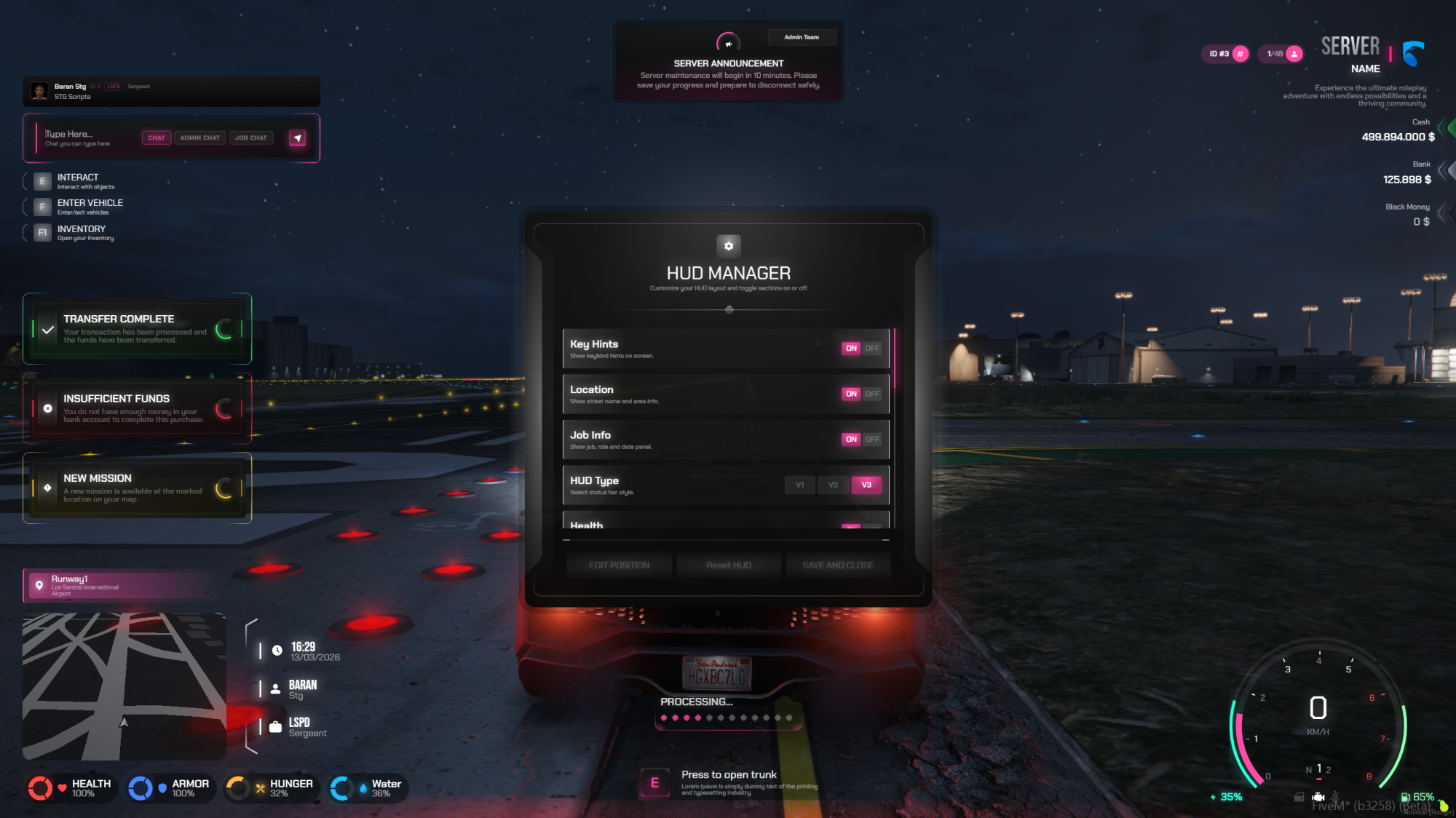Click the Health circular status icon
Screen dimensions: 1456x818
pyautogui.click(x=41, y=787)
